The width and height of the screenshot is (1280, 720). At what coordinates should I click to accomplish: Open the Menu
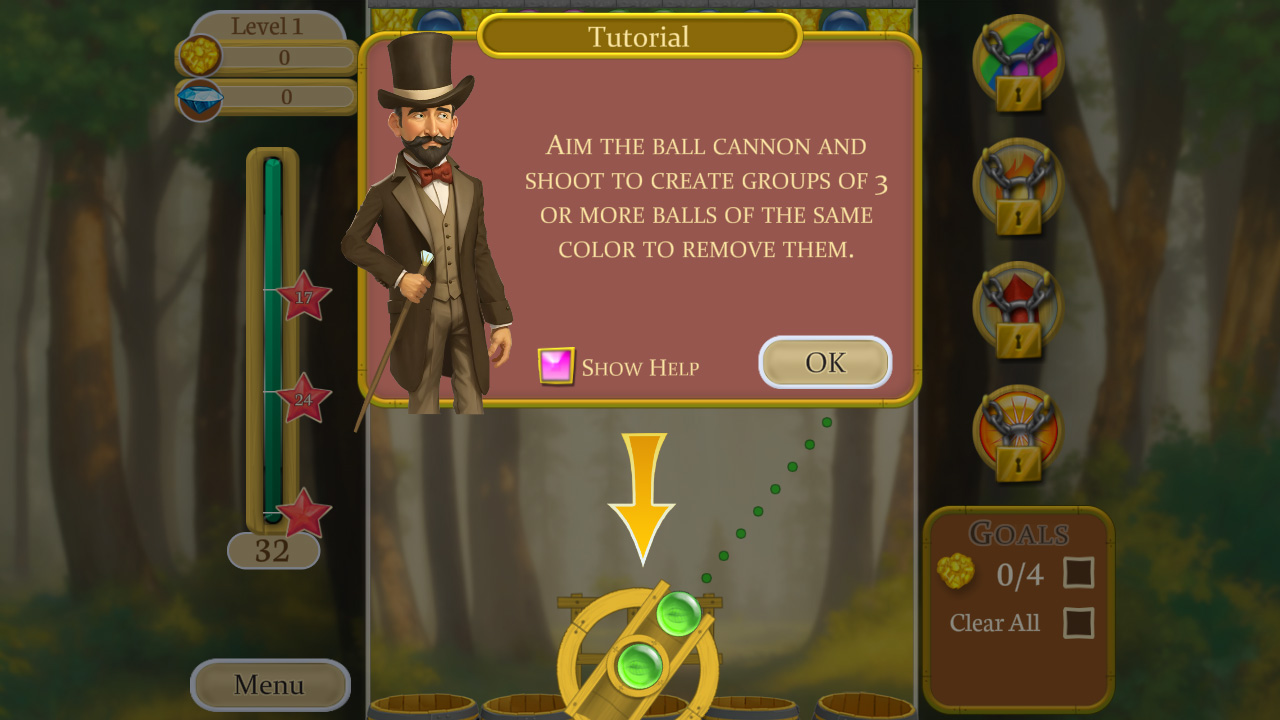click(269, 685)
